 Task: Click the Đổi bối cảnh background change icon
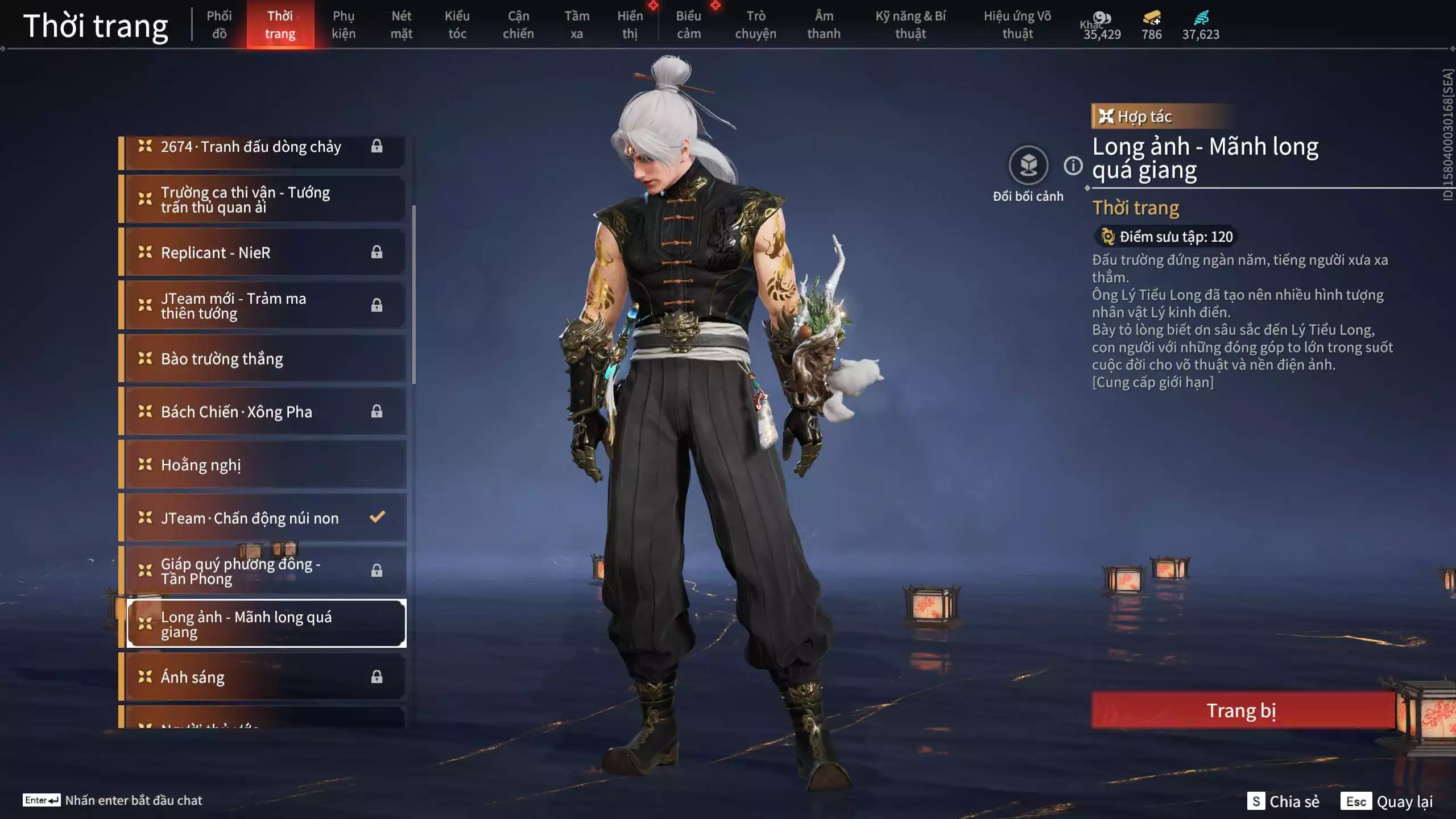1027,166
